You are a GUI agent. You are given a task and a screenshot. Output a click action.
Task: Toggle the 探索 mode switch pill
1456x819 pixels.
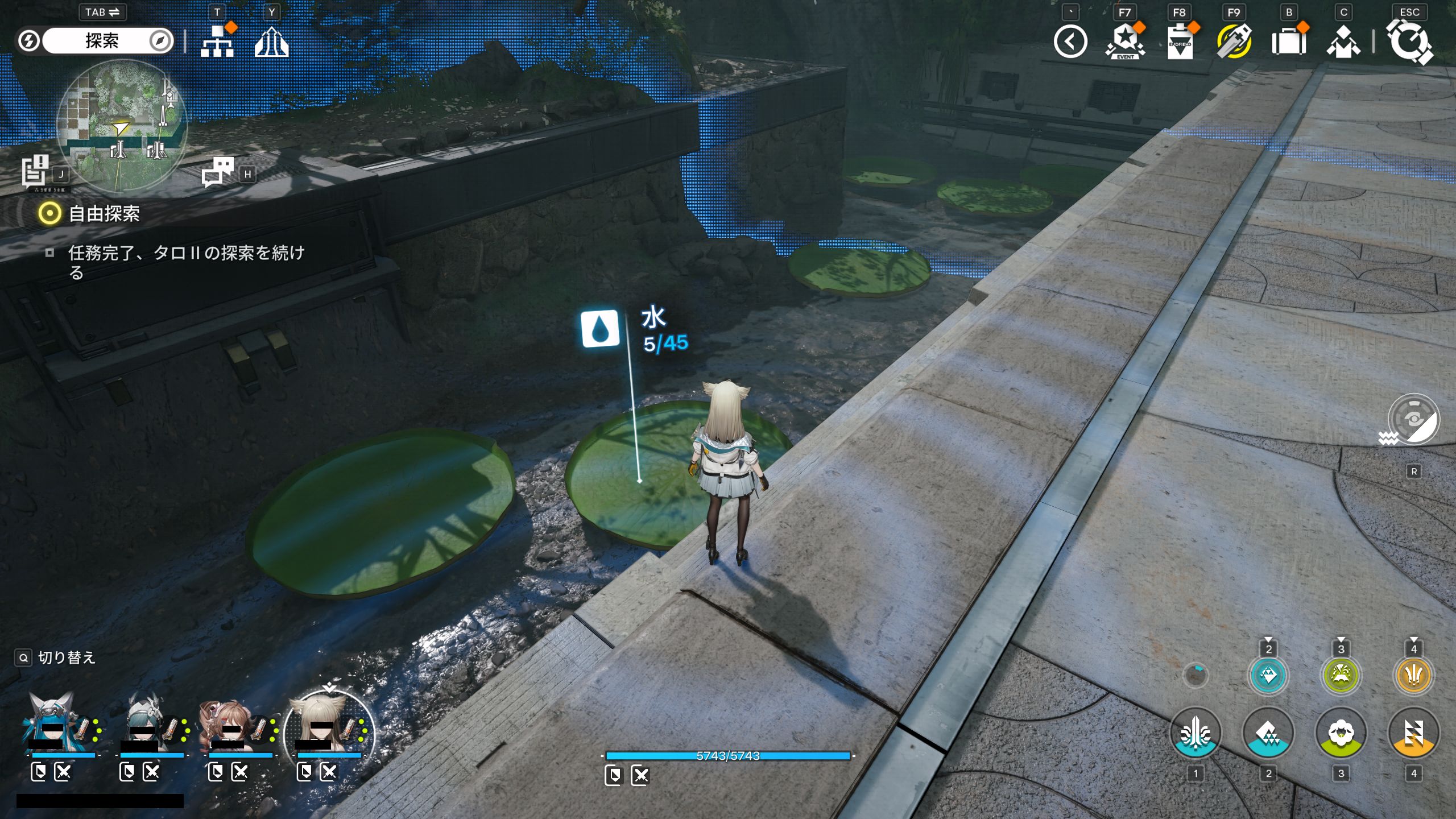[102, 41]
